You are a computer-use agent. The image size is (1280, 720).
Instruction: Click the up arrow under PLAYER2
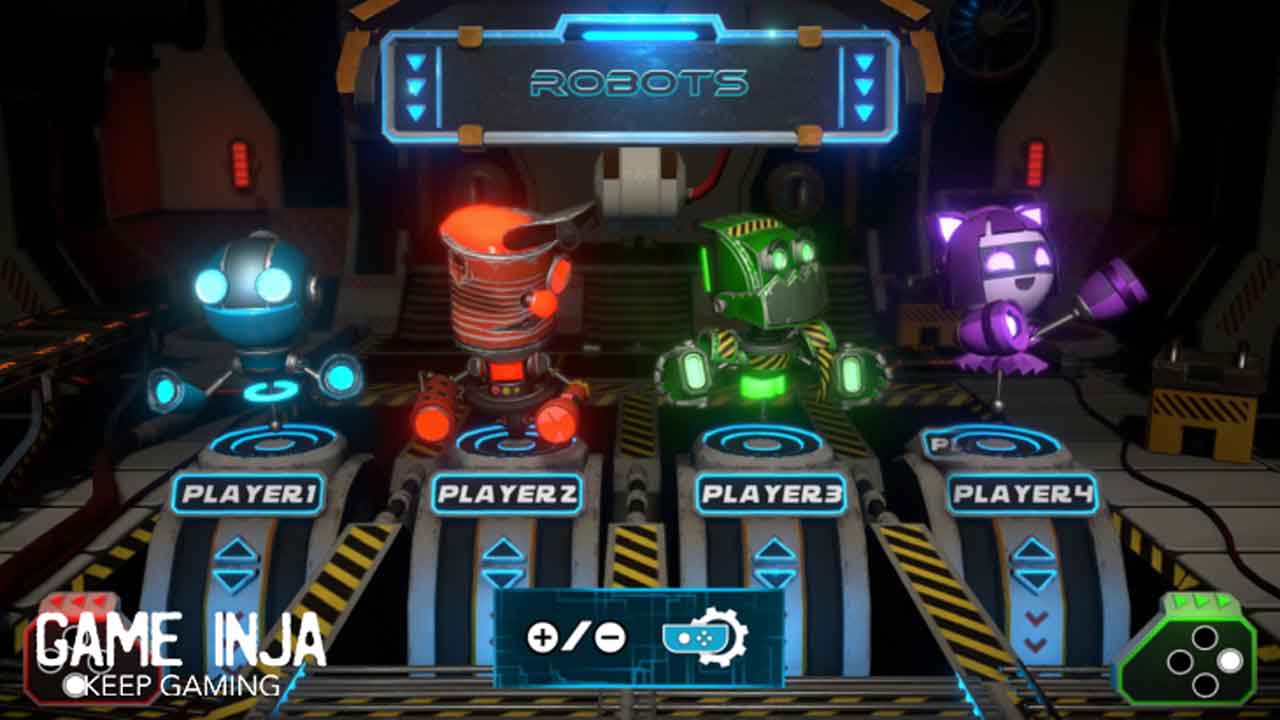(x=503, y=550)
